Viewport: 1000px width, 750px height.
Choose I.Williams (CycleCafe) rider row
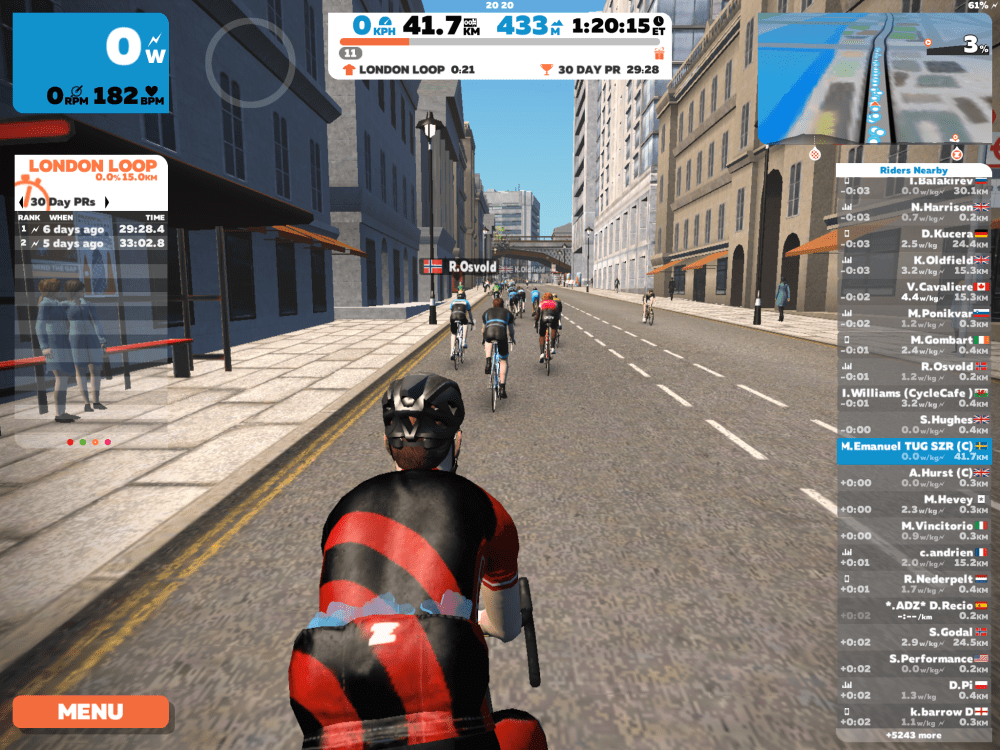coord(913,398)
